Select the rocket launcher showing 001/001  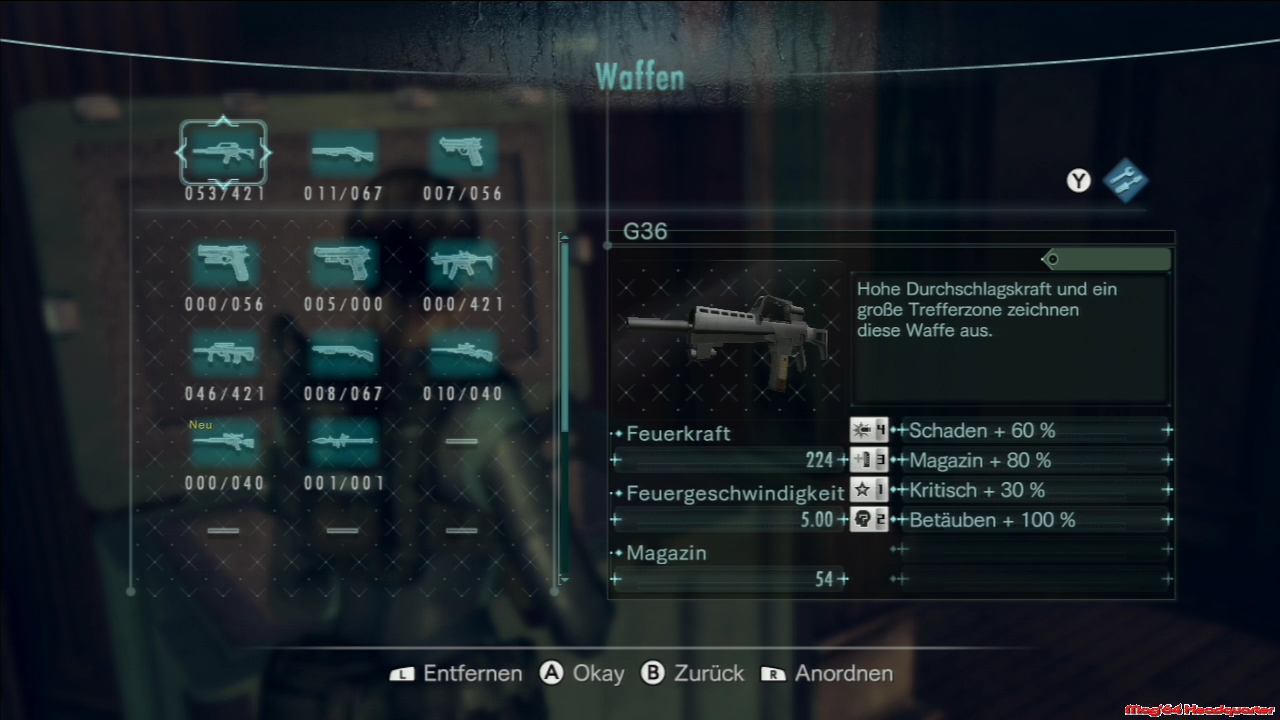(343, 441)
